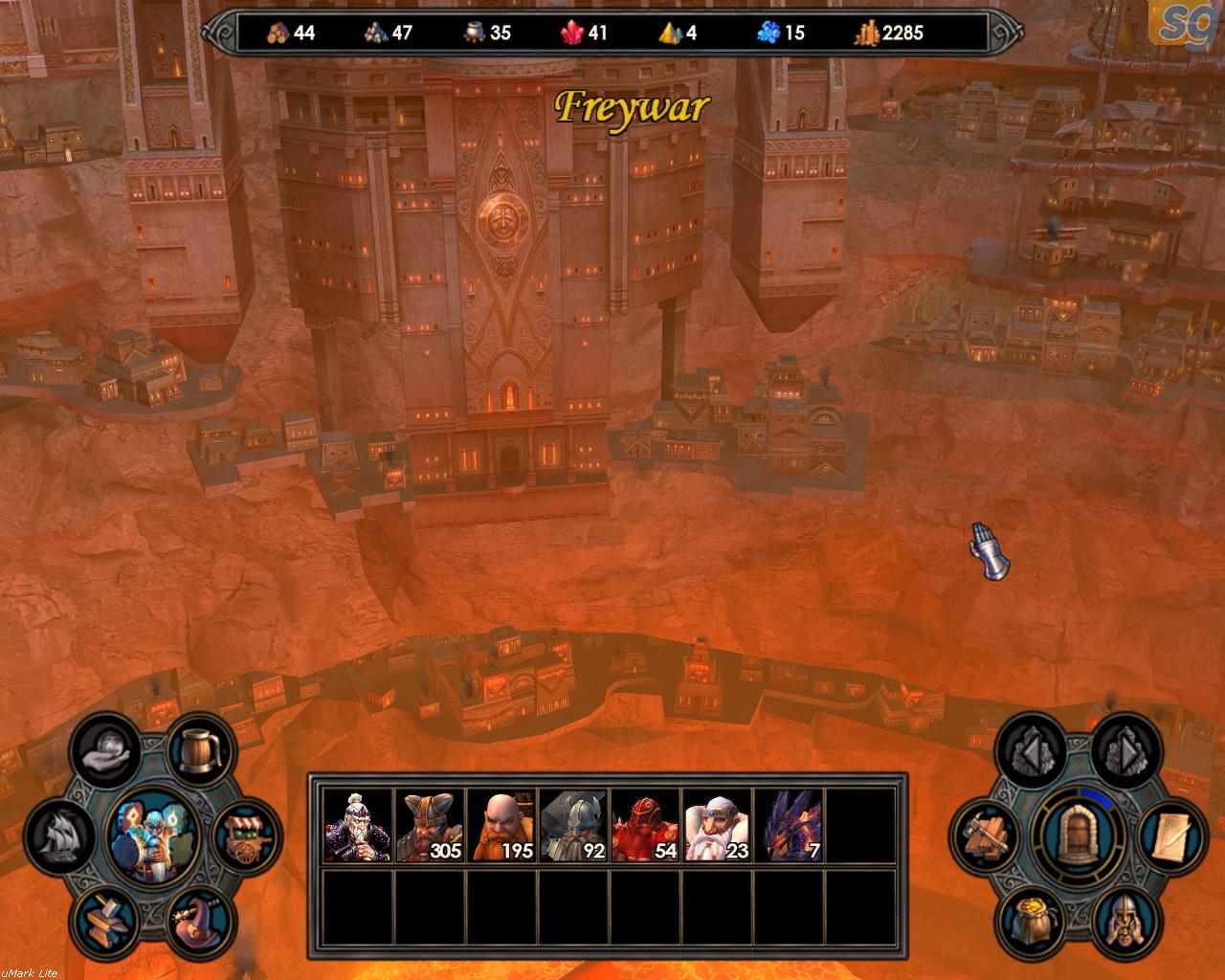
Task: Open the tavern beer mug button
Action: click(202, 749)
